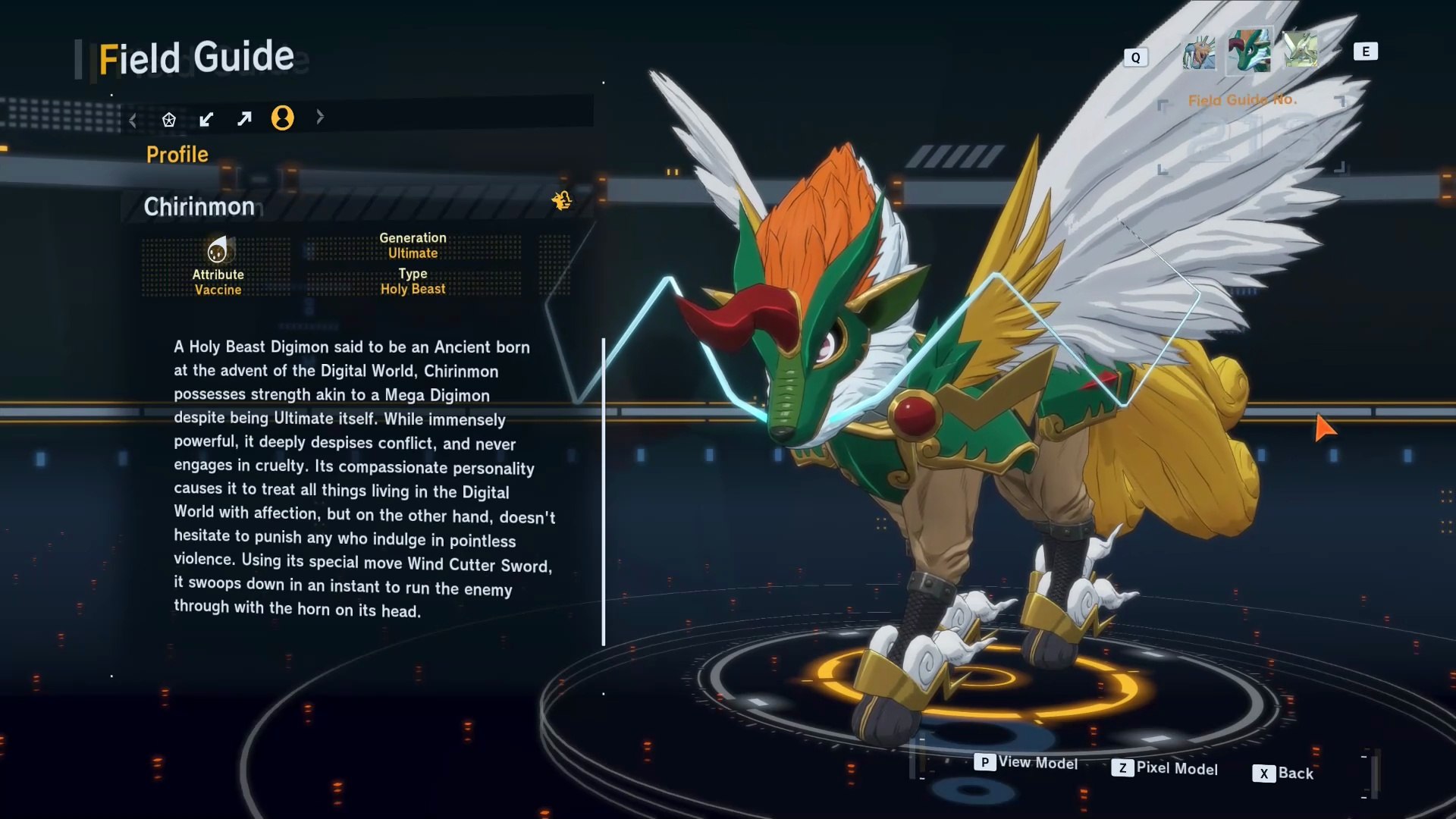Screen dimensions: 1456x819
Task: Go Back from the Field Guide
Action: coord(1283,773)
